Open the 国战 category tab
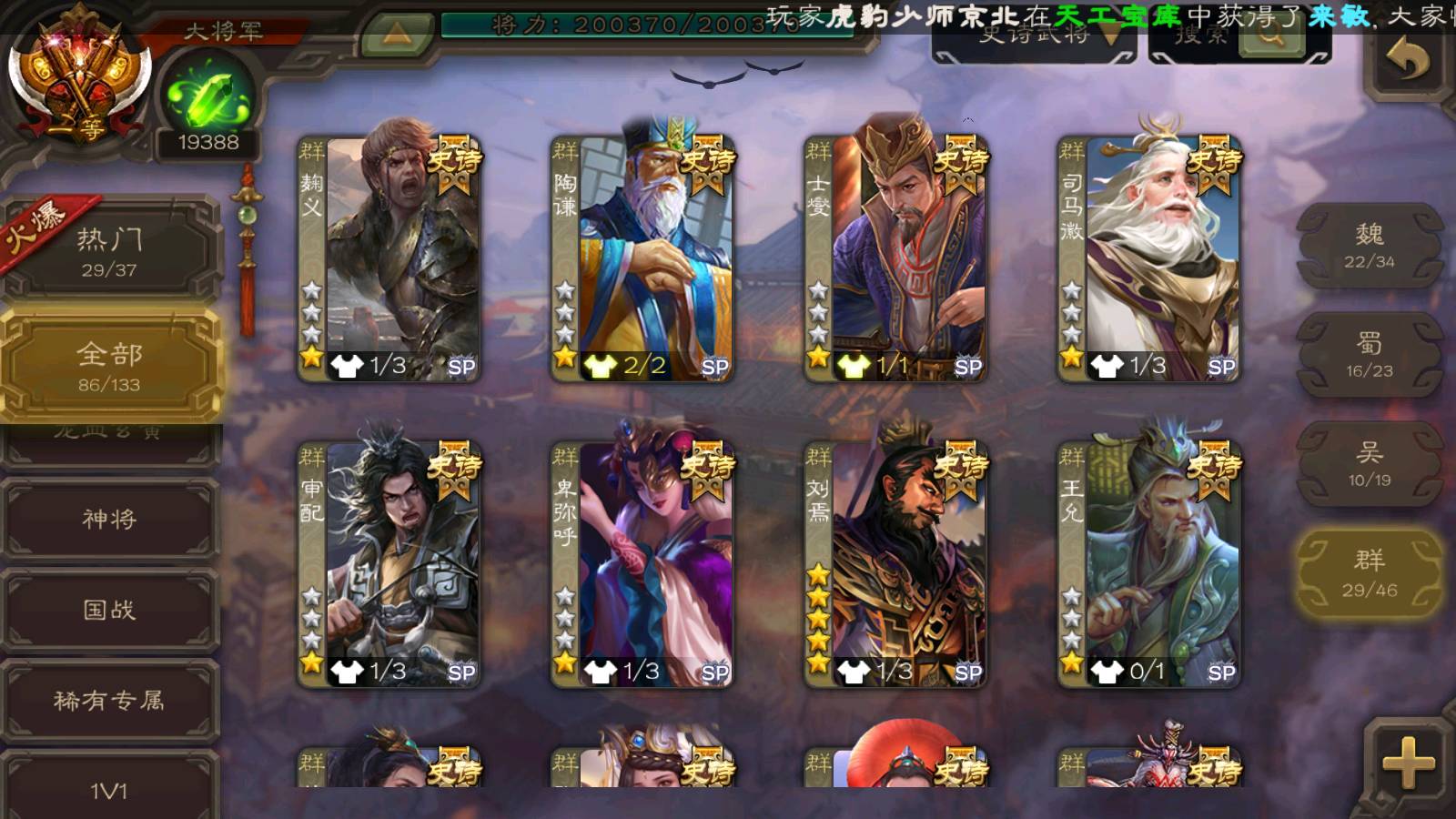This screenshot has height=819, width=1456. coord(109,610)
